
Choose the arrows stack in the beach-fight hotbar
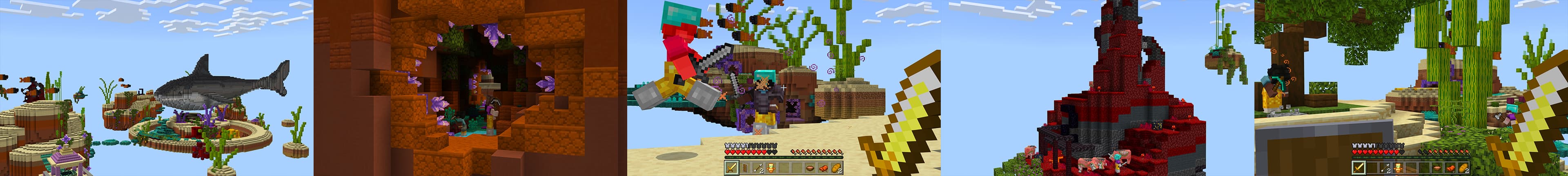pos(758,168)
